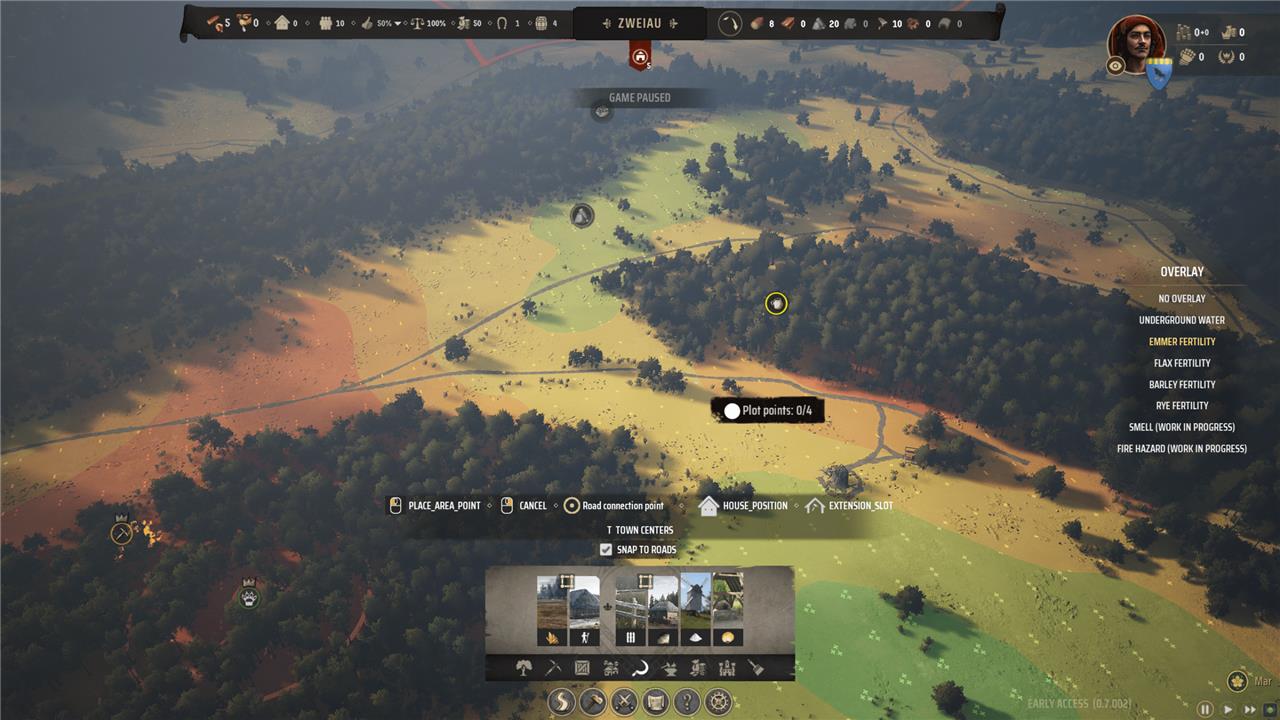Viewport: 1280px width, 720px height.
Task: Turn off overlays with No Overlay
Action: point(1181,299)
